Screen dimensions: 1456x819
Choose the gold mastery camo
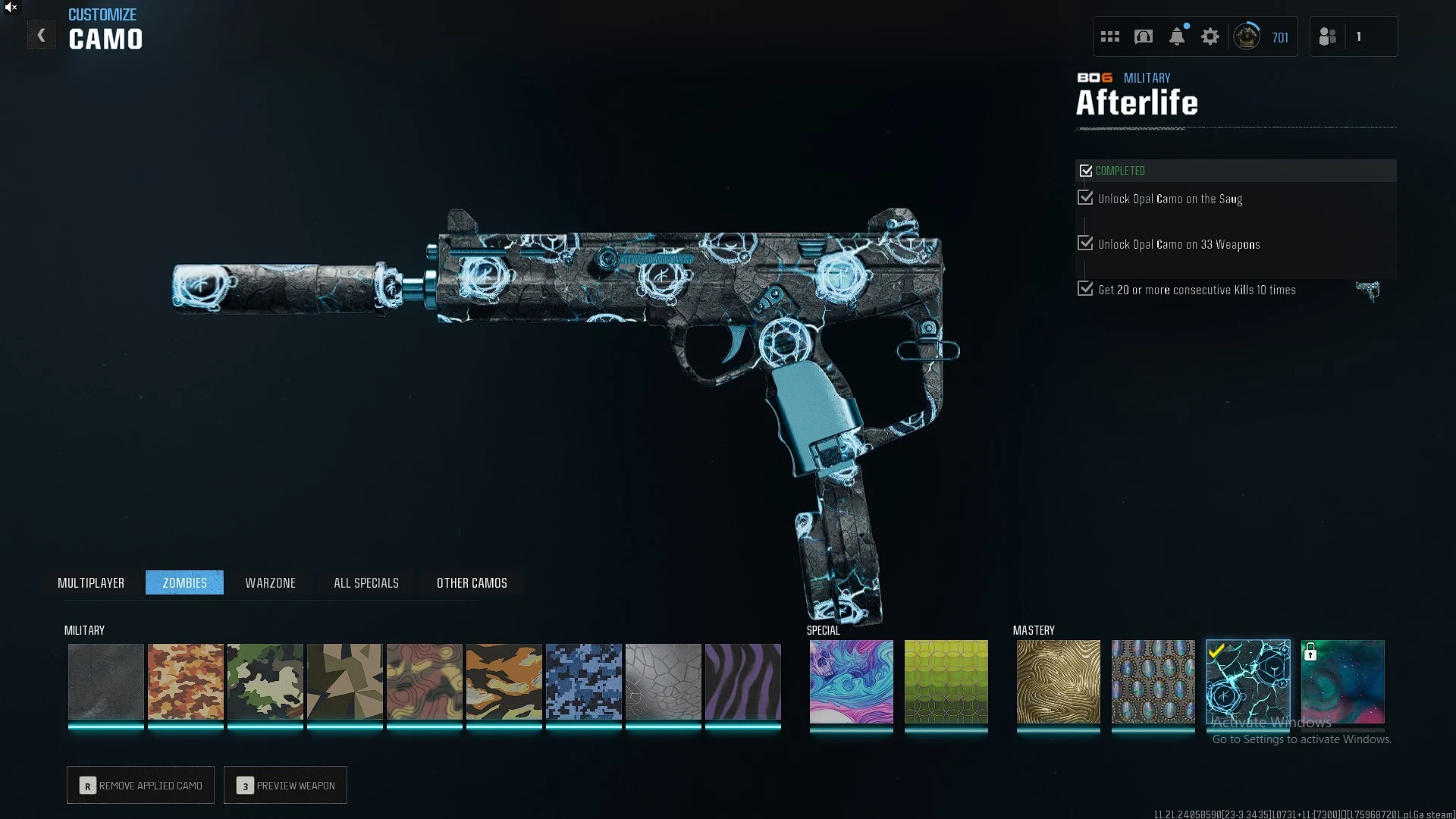click(1058, 681)
